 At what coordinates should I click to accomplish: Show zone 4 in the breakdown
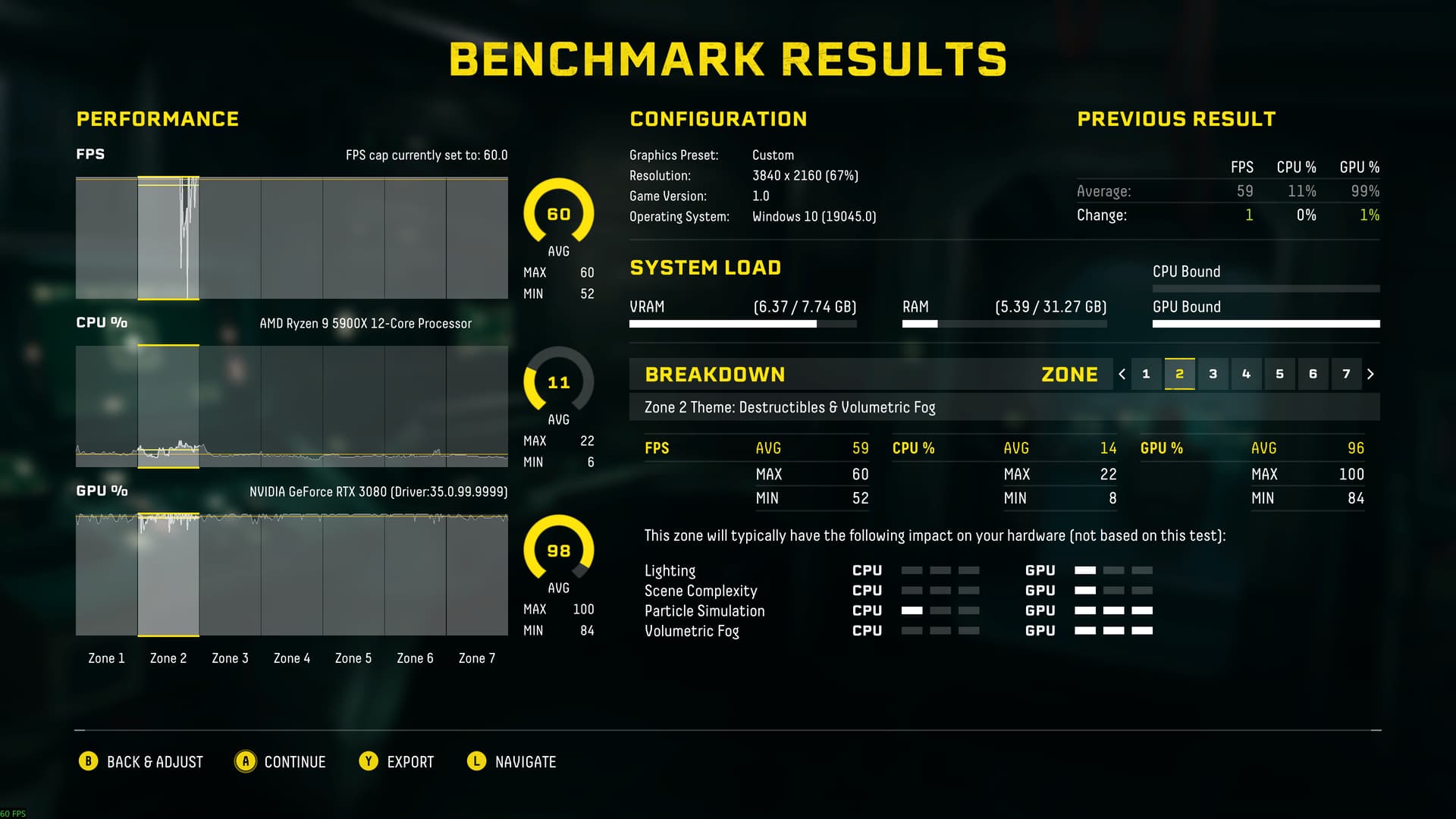click(1246, 374)
